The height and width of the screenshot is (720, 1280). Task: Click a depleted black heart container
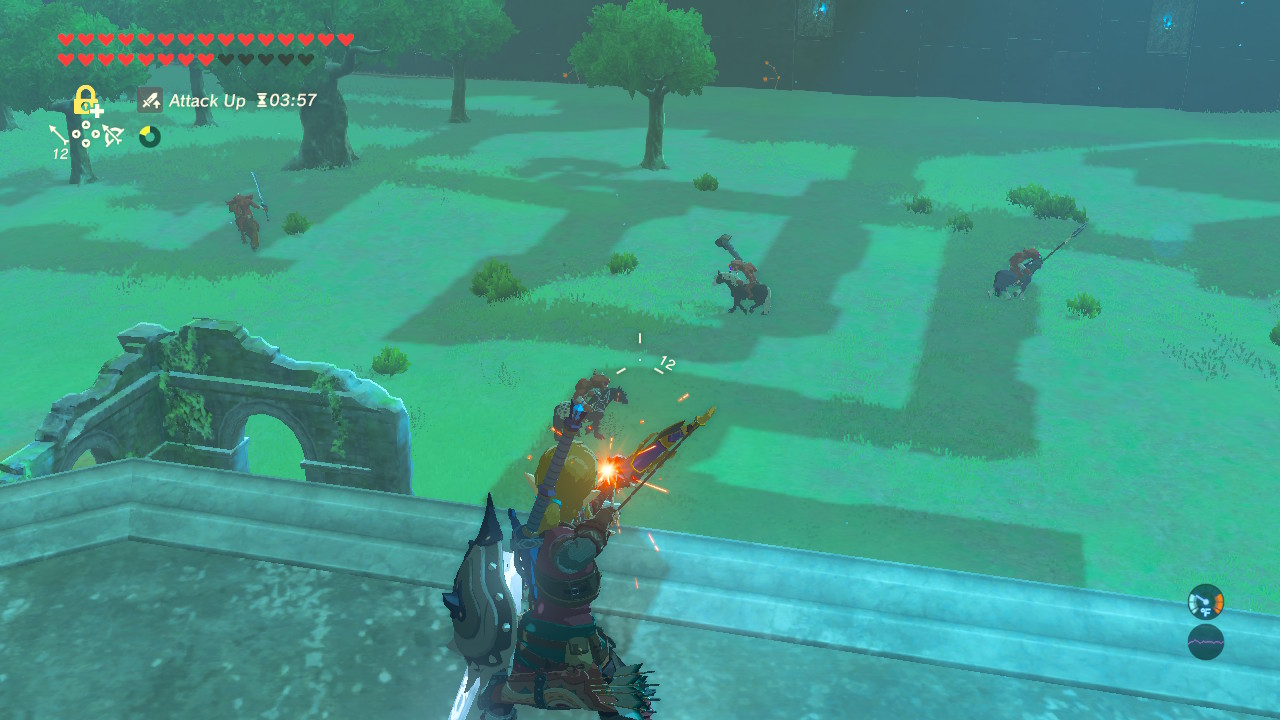[x=228, y=58]
